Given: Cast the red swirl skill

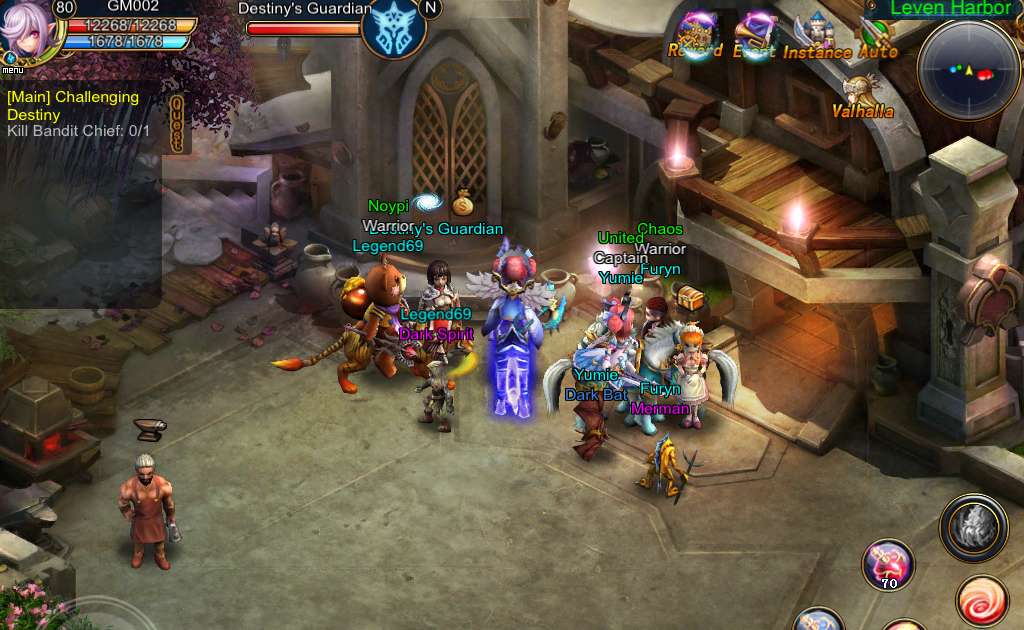Looking at the screenshot, I should click(981, 600).
